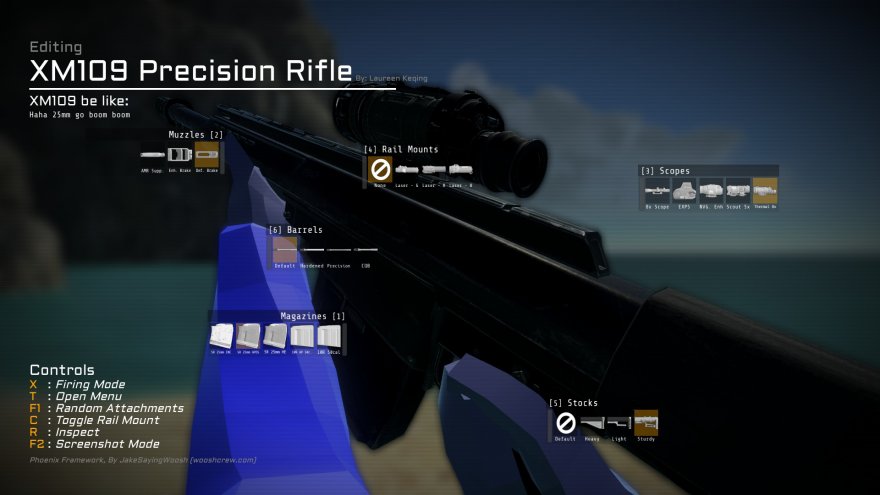Equip the Heavy stock

tap(593, 423)
